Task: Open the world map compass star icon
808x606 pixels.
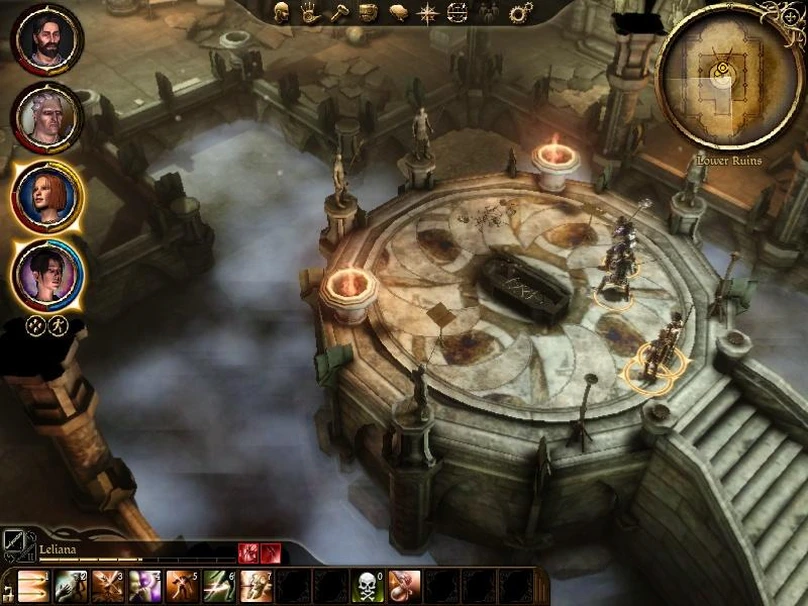Action: click(428, 12)
